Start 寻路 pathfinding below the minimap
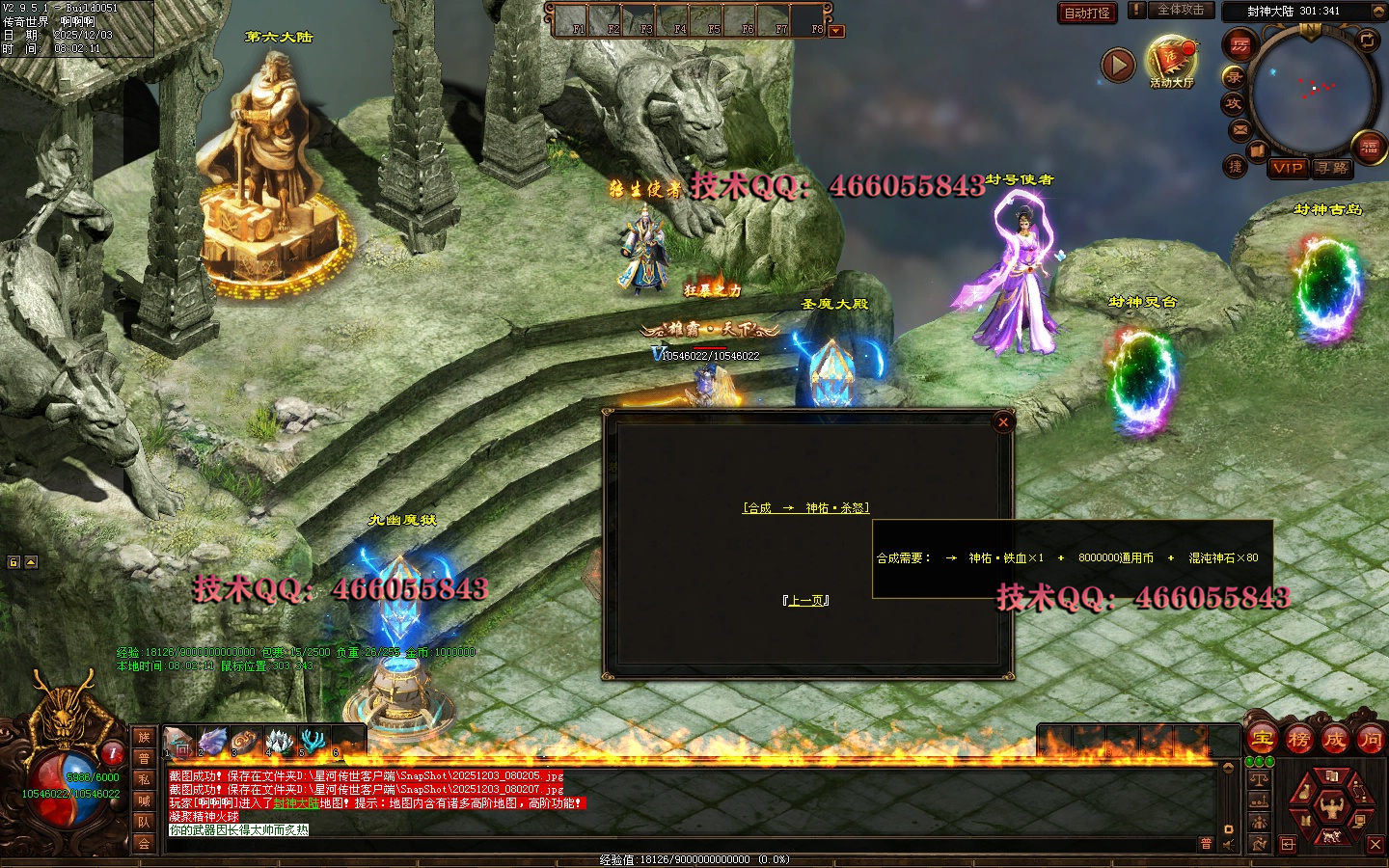This screenshot has width=1389, height=868. (x=1332, y=168)
